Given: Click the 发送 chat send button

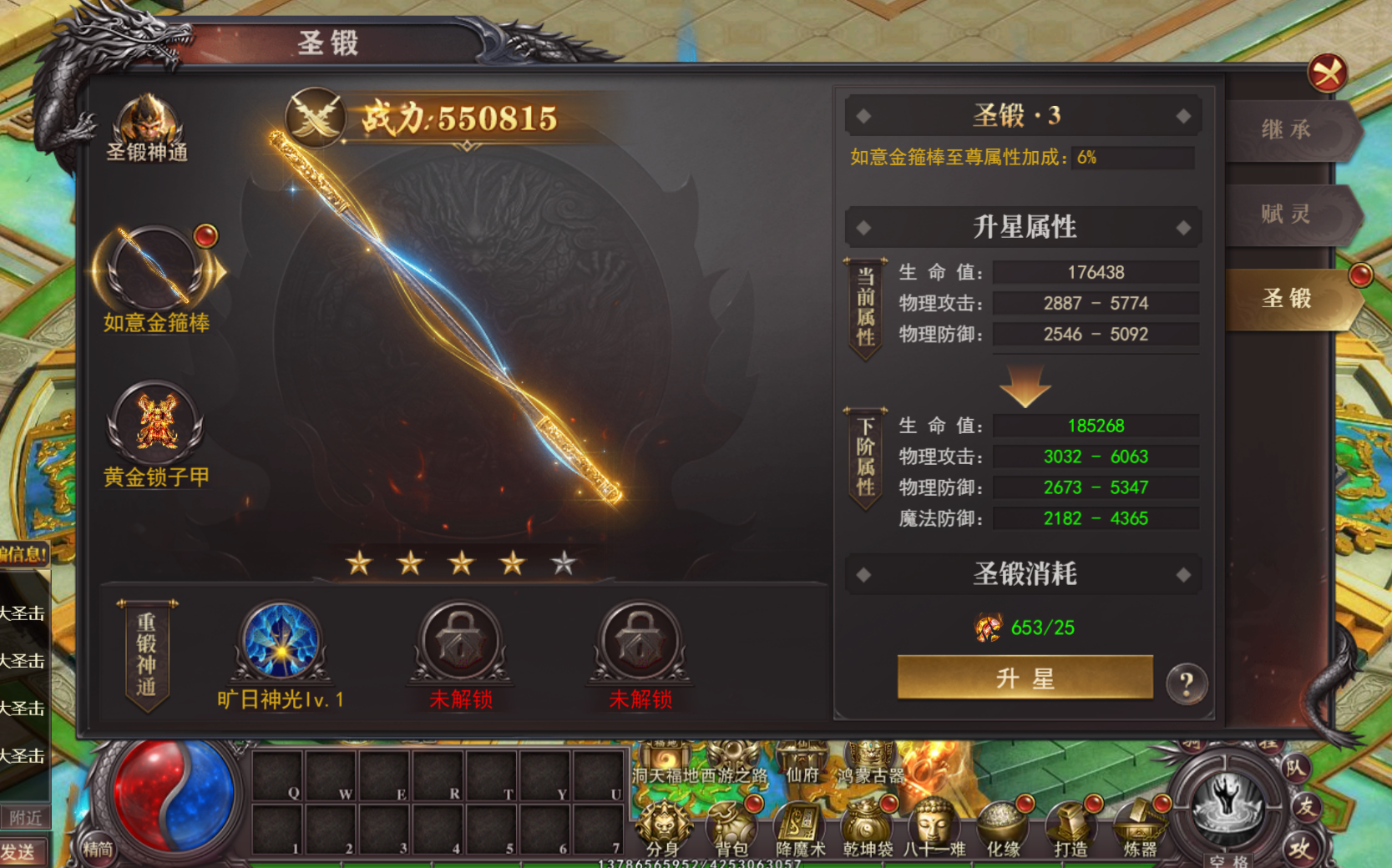Looking at the screenshot, I should [x=18, y=852].
